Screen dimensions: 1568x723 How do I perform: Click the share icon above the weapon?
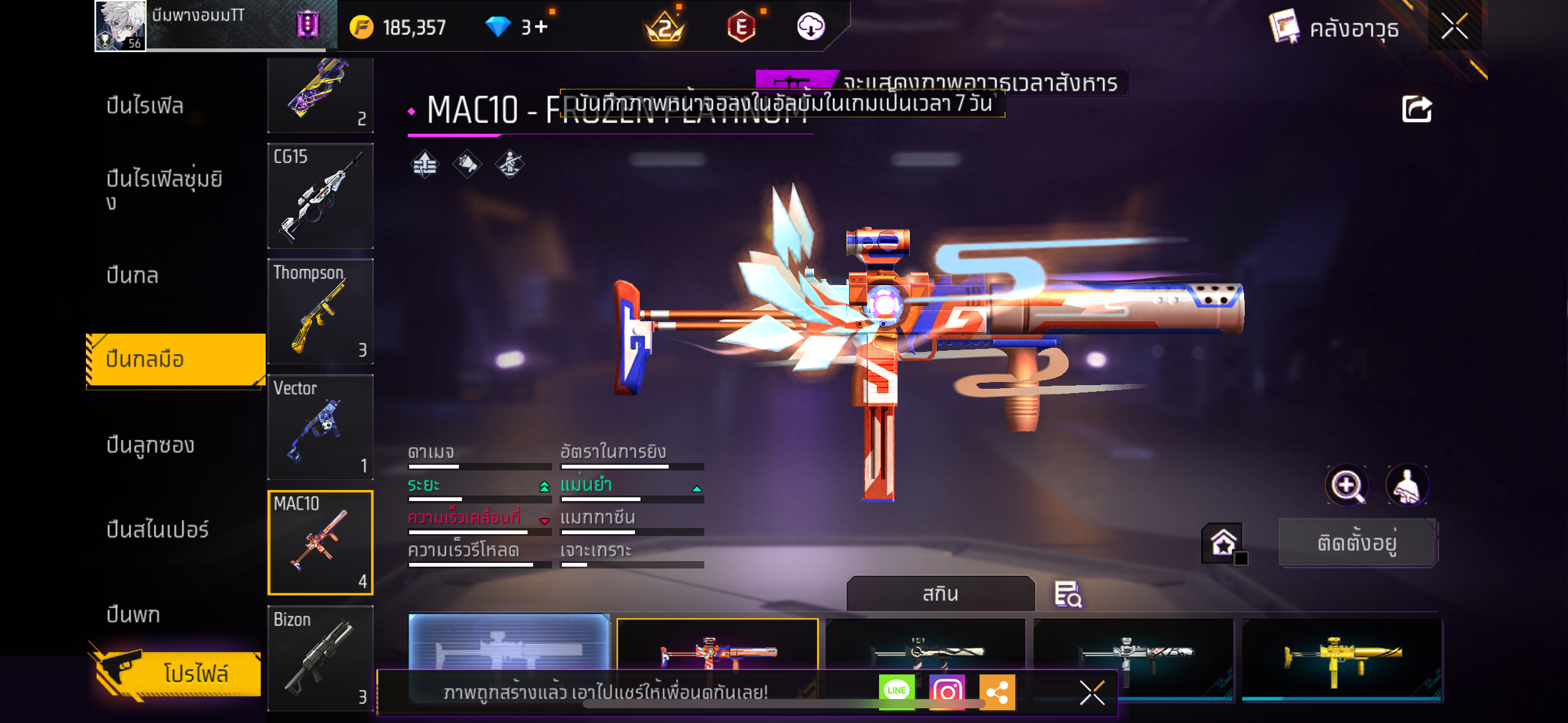tap(1416, 110)
